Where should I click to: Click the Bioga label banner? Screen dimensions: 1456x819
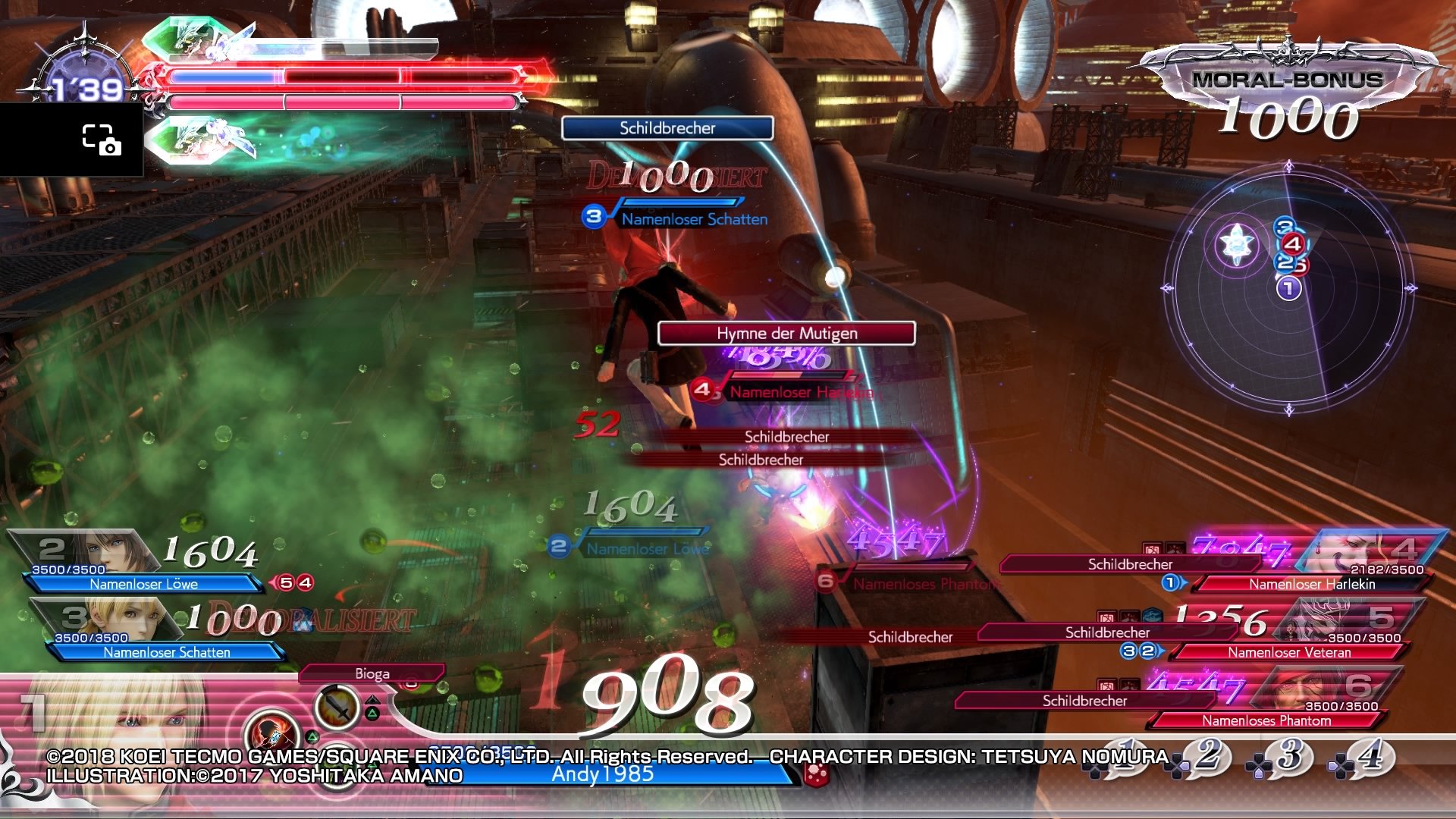pyautogui.click(x=373, y=673)
